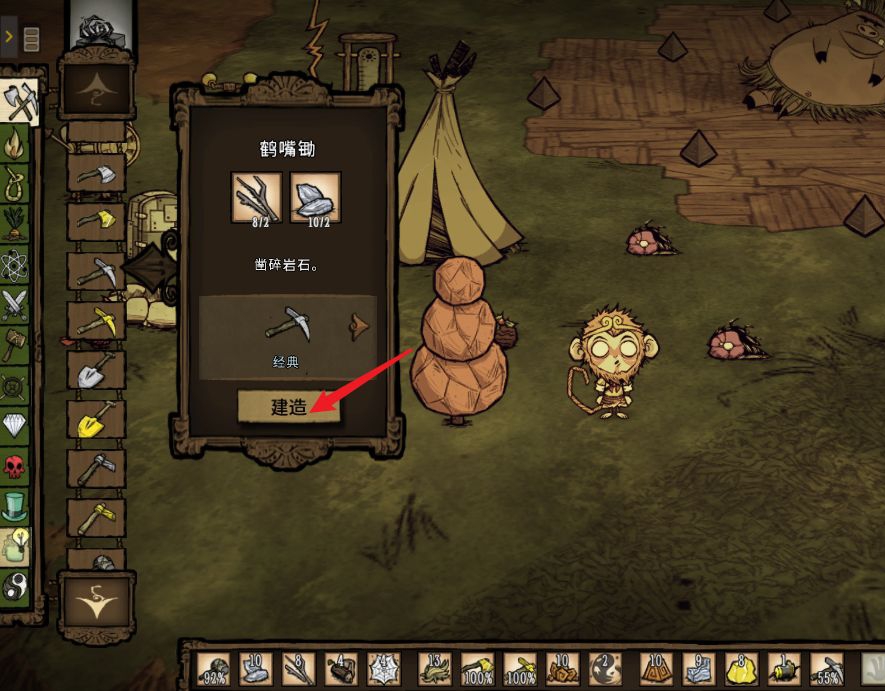Open the Dress green top hat tab
The image size is (885, 691).
pyautogui.click(x=16, y=506)
